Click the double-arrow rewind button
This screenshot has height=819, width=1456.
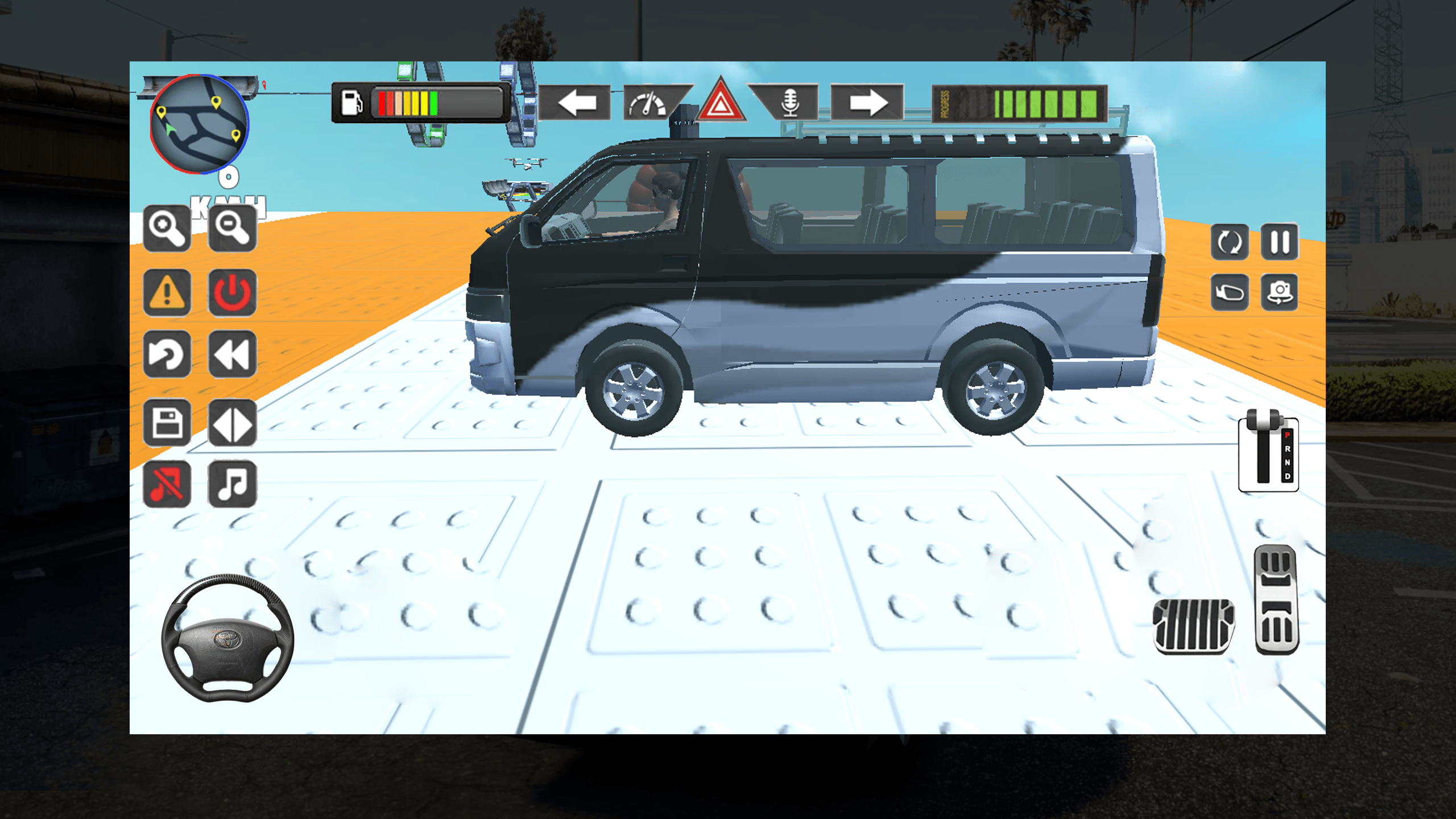click(x=232, y=354)
